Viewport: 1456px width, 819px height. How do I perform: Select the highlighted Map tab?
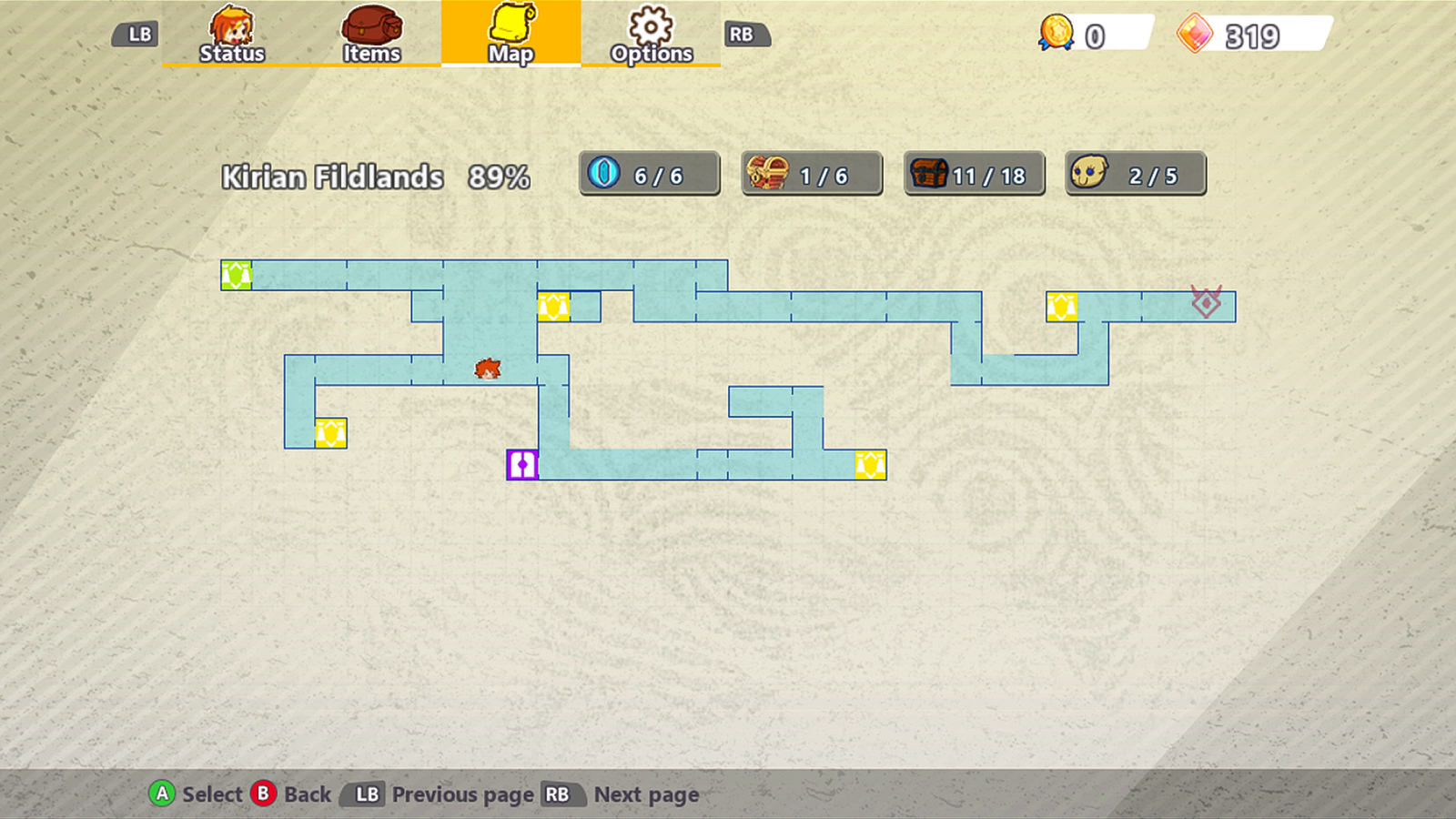click(511, 36)
